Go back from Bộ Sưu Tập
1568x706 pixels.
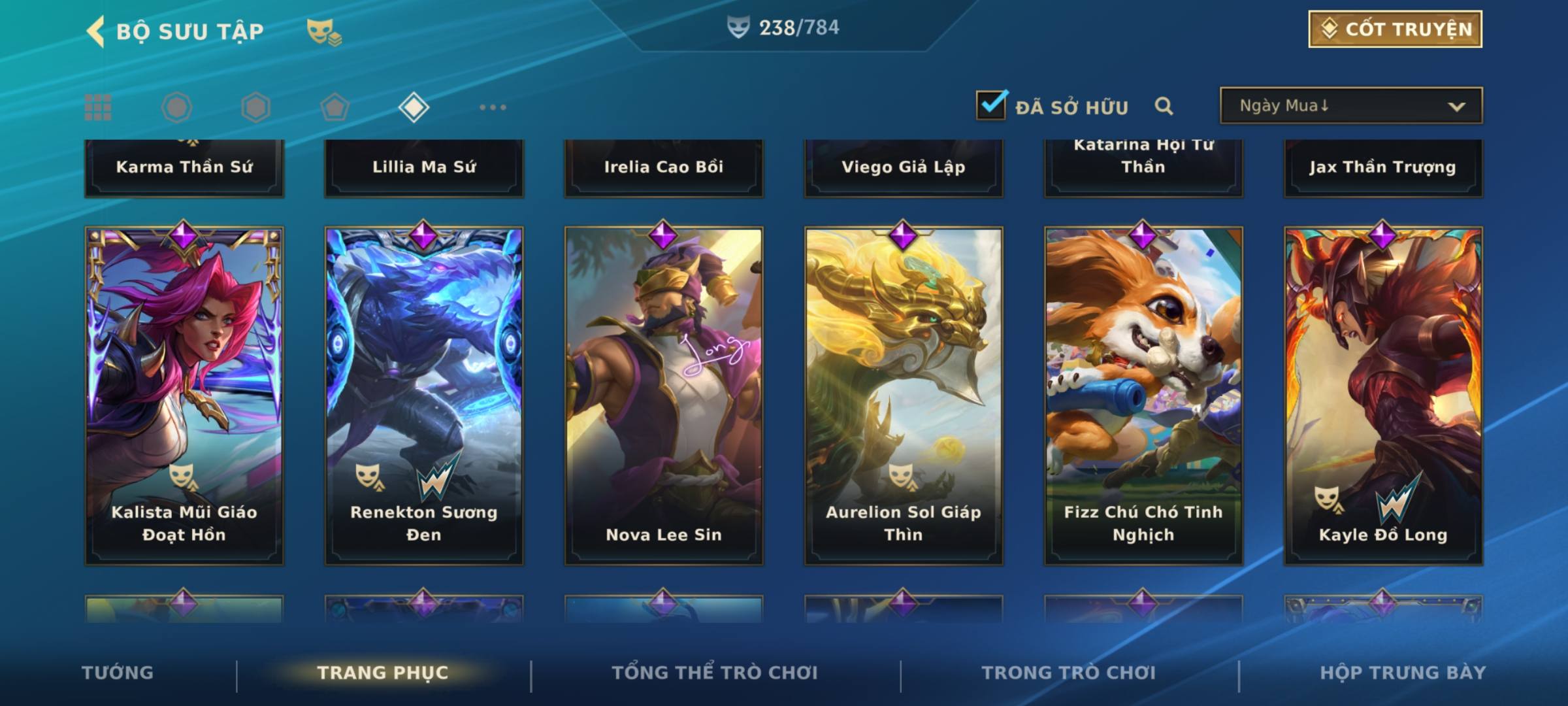(96, 31)
